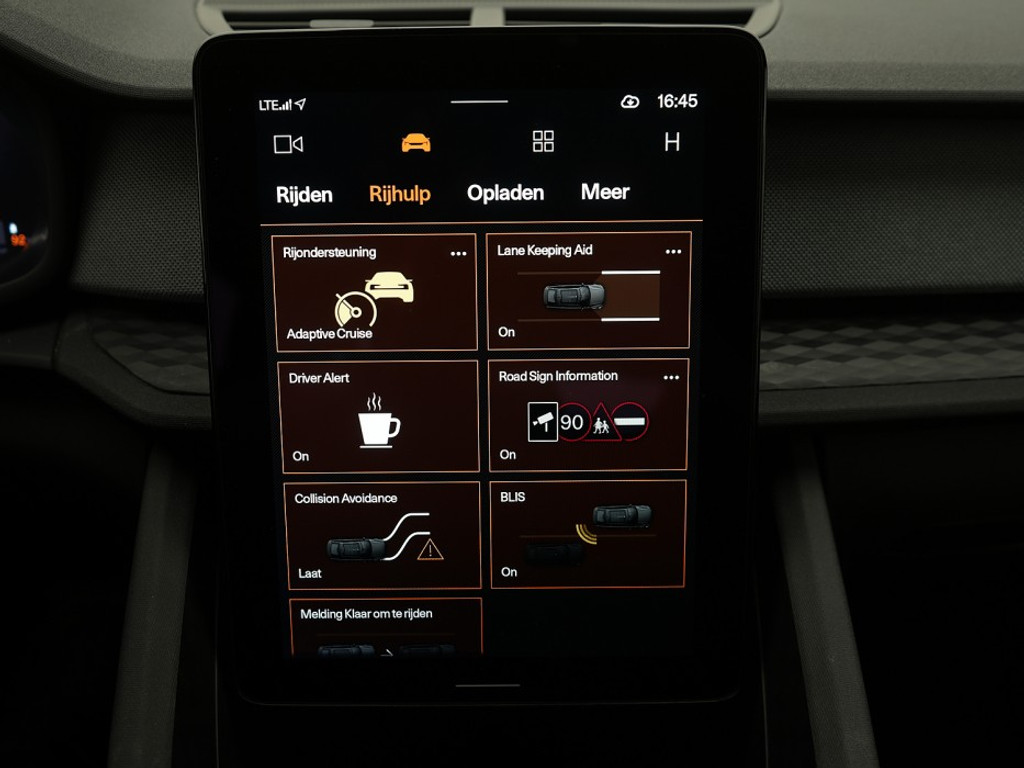
Task: Open Rijondersteuning more options dots
Action: [458, 254]
